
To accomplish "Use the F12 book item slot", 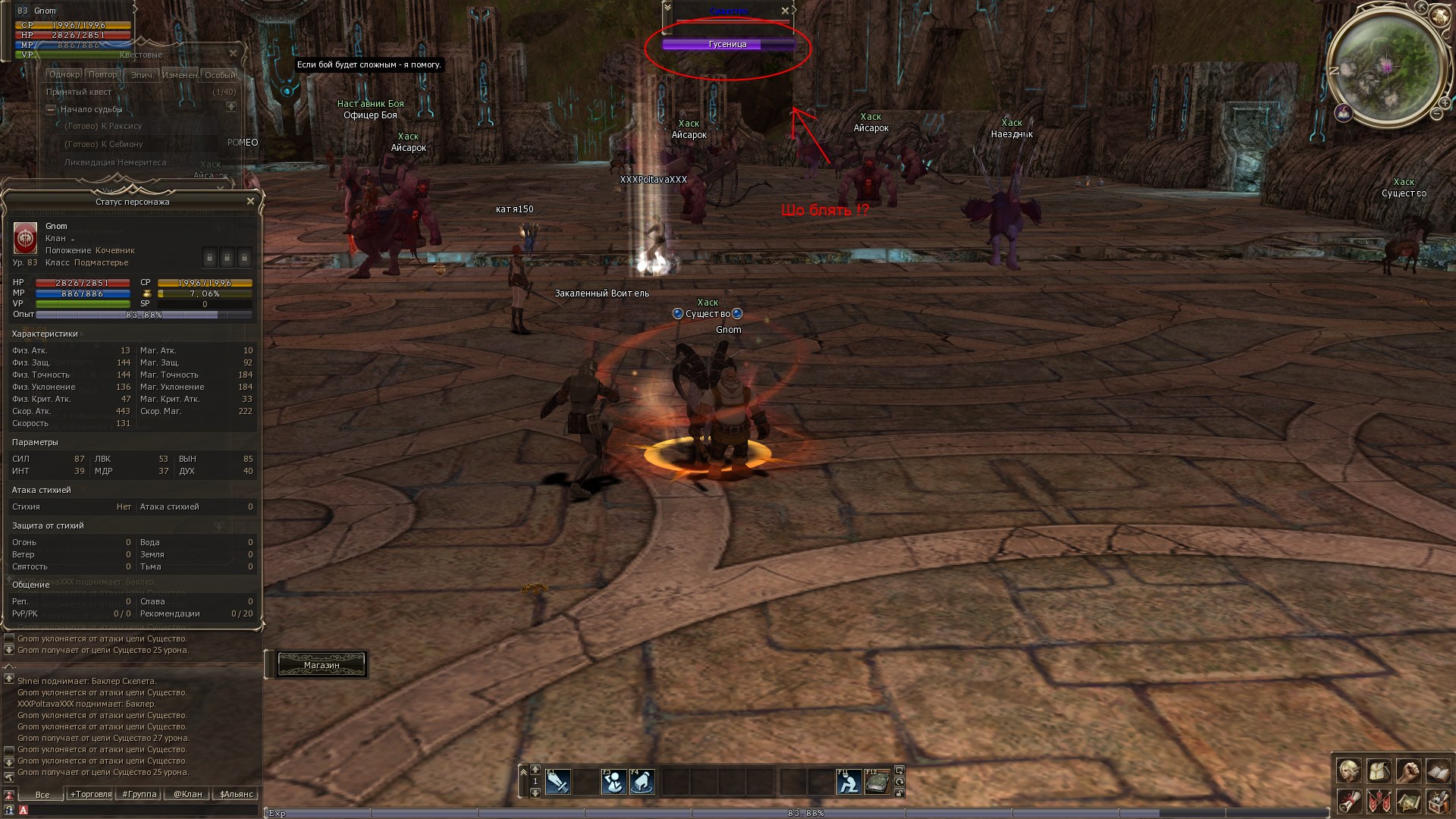I will pos(877,782).
